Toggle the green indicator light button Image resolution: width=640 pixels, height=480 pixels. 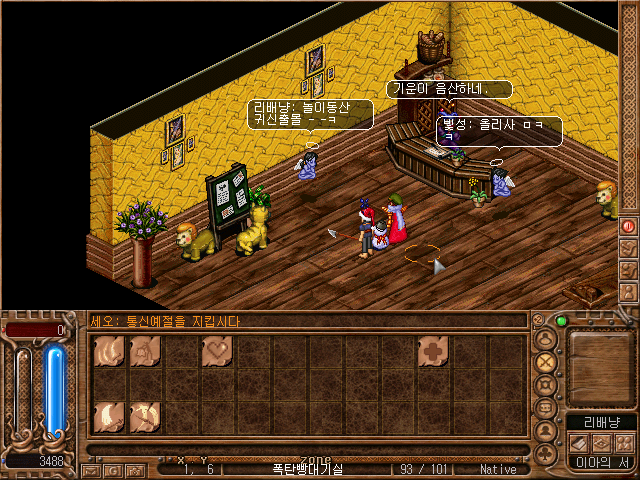pyautogui.click(x=561, y=321)
